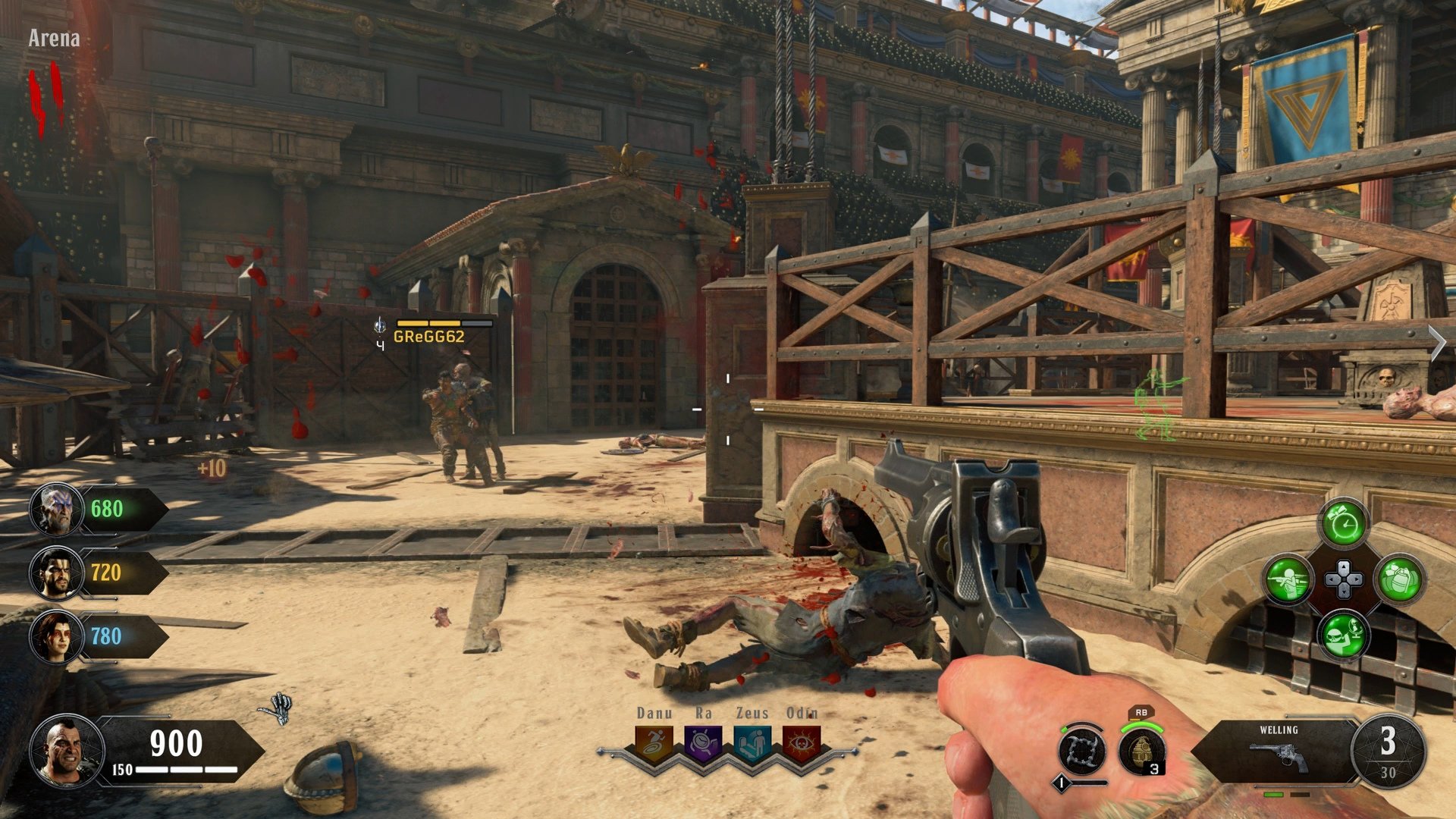Toggle the globe trap icon below the d-pad
Screen dimensions: 1456x819
click(x=1343, y=635)
